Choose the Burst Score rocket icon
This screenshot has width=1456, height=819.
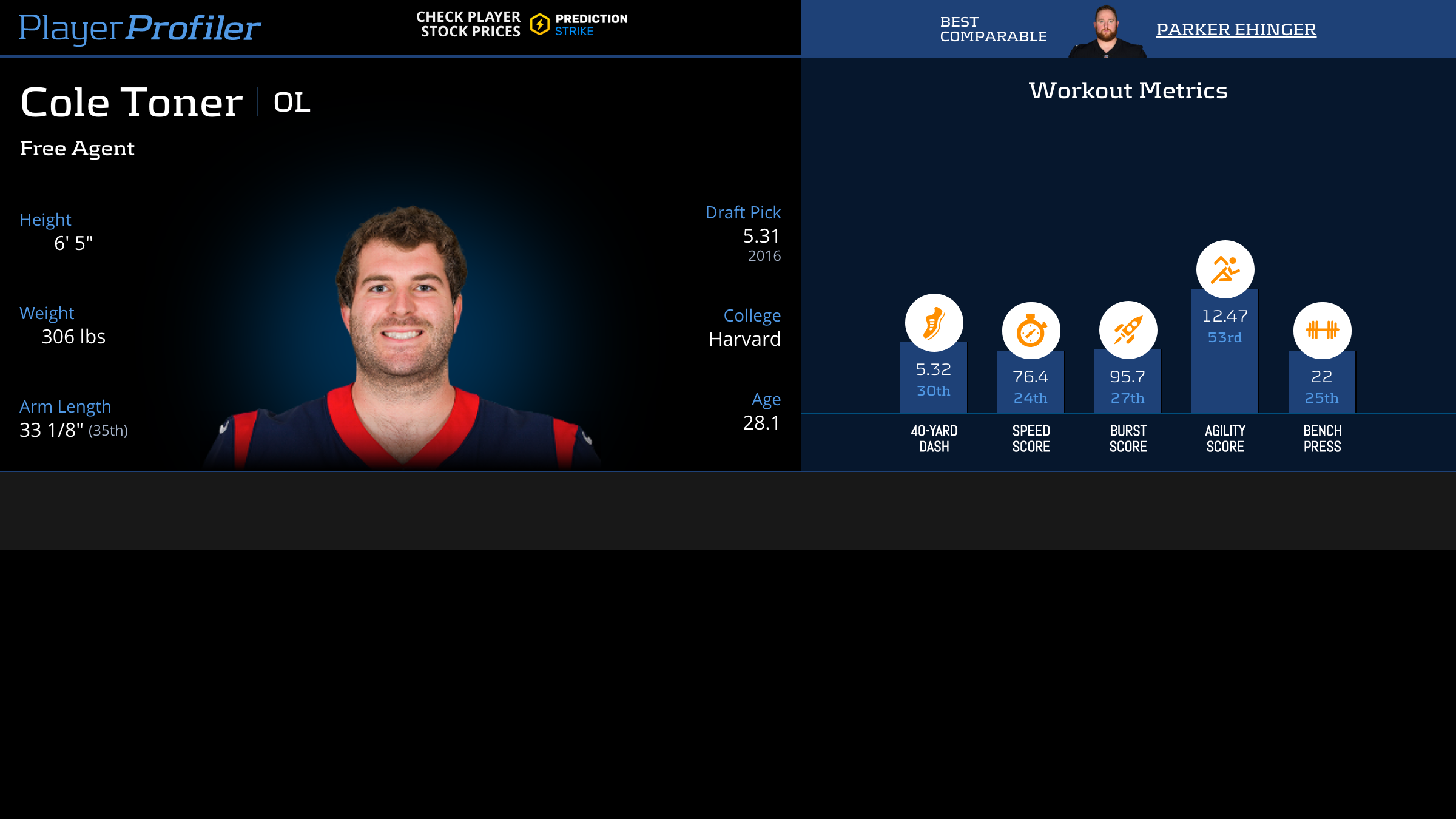1128,330
